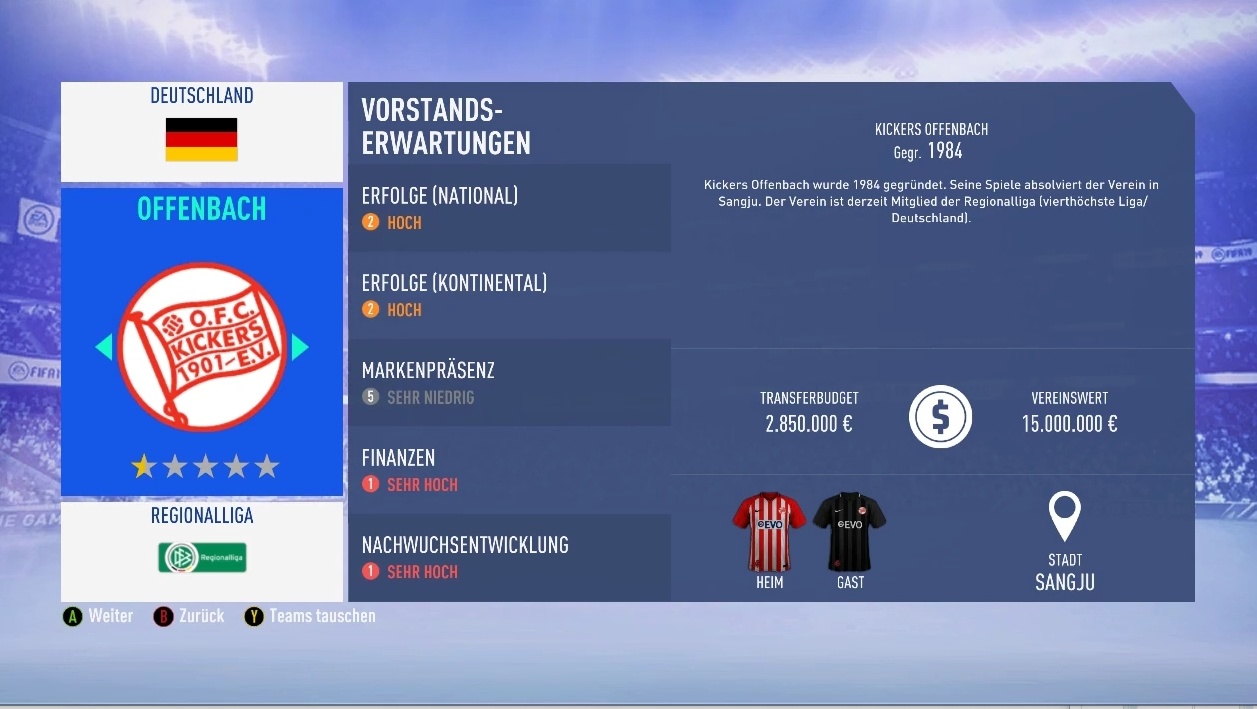
Task: Select the Regionalliga league panel
Action: (x=202, y=550)
